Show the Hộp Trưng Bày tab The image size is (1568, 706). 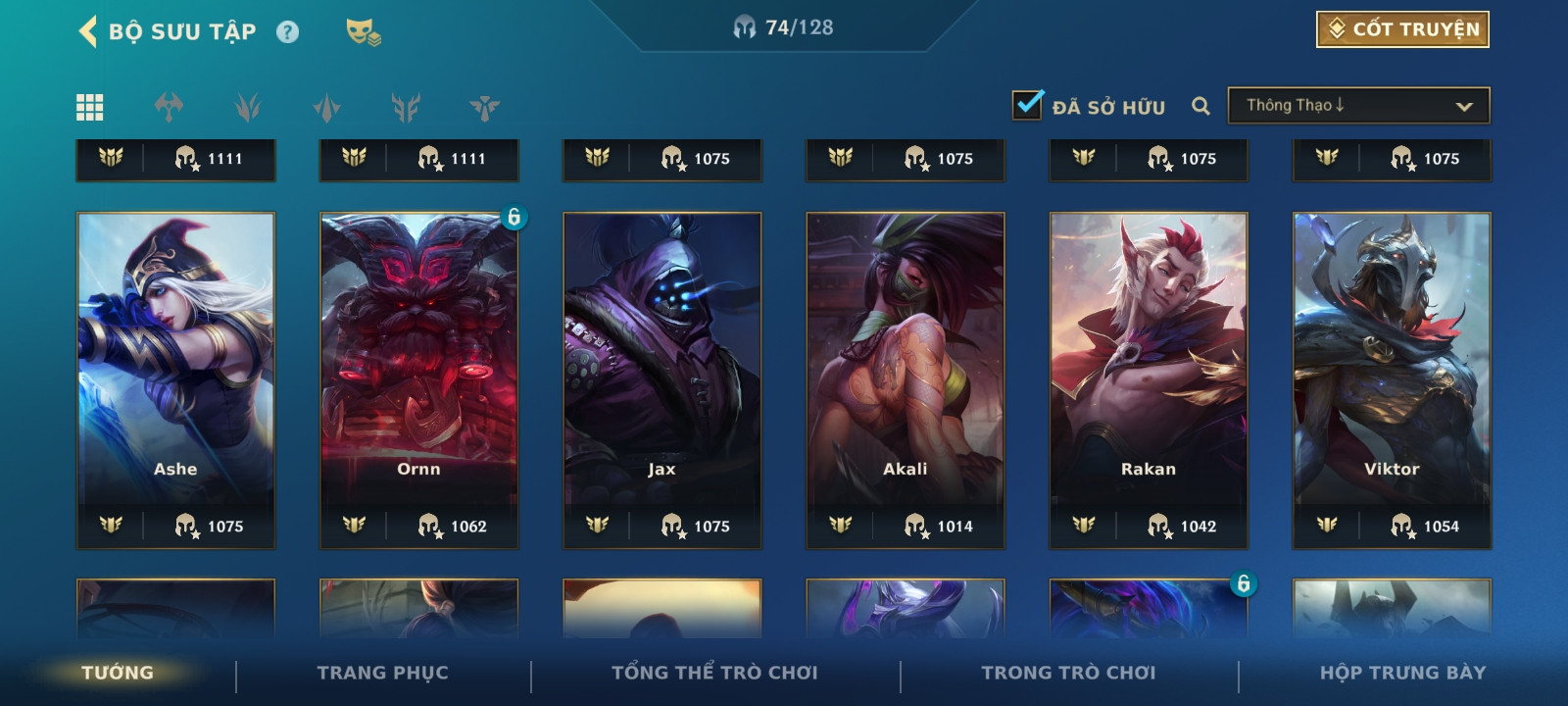pos(1402,673)
